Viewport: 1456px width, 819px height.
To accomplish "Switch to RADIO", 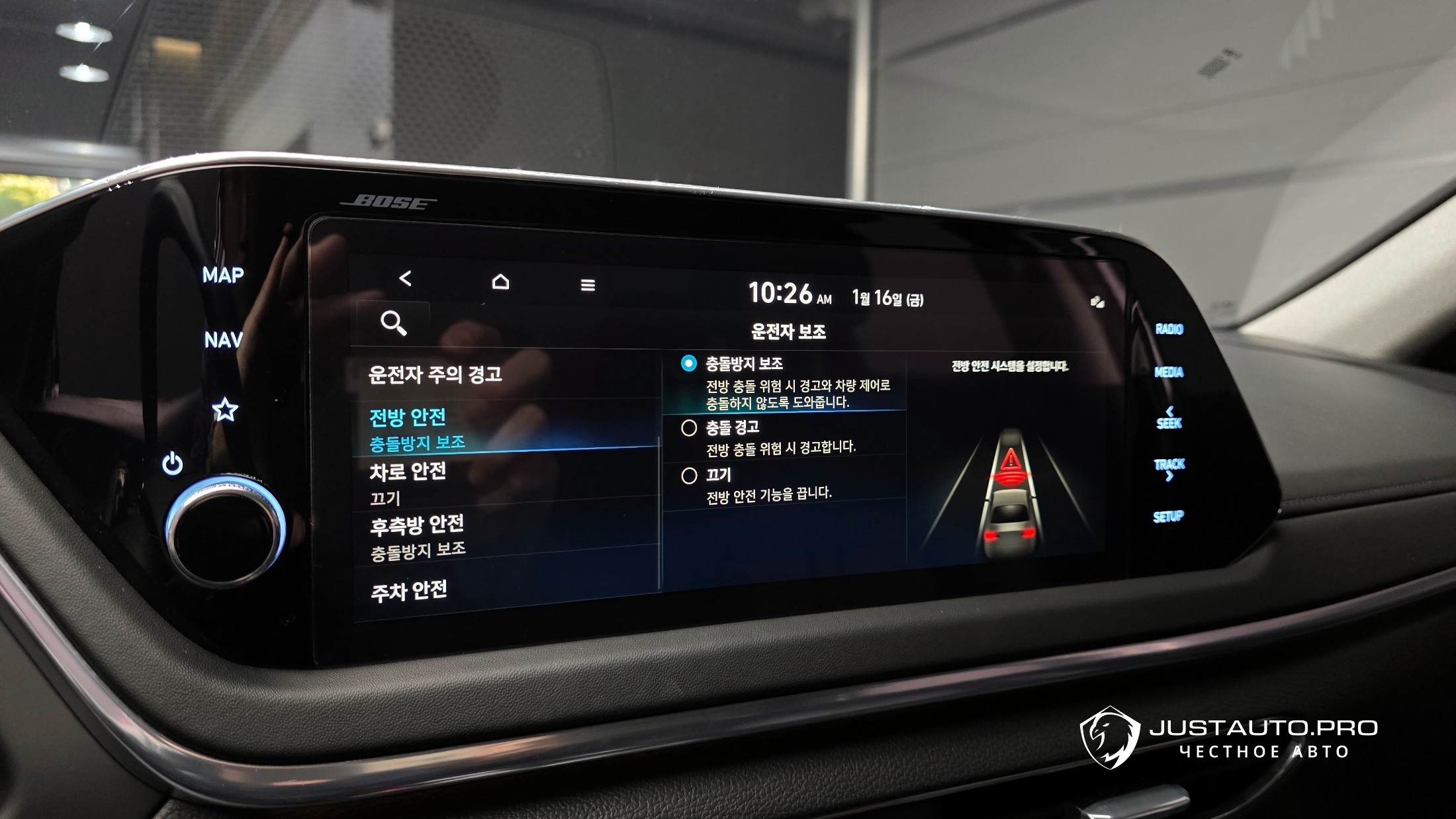I will coord(1169,329).
